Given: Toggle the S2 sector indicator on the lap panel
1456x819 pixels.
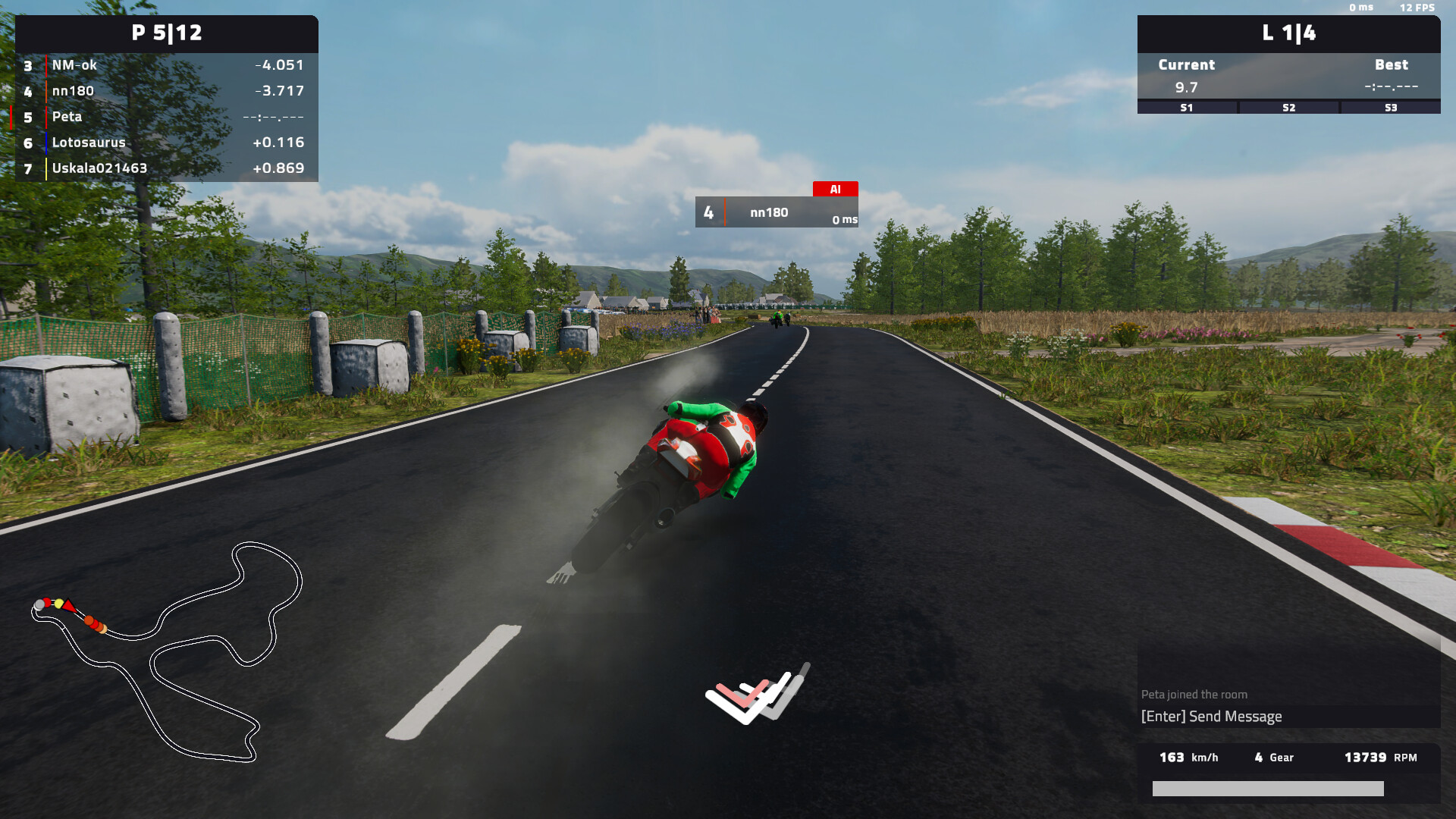Looking at the screenshot, I should tap(1288, 108).
